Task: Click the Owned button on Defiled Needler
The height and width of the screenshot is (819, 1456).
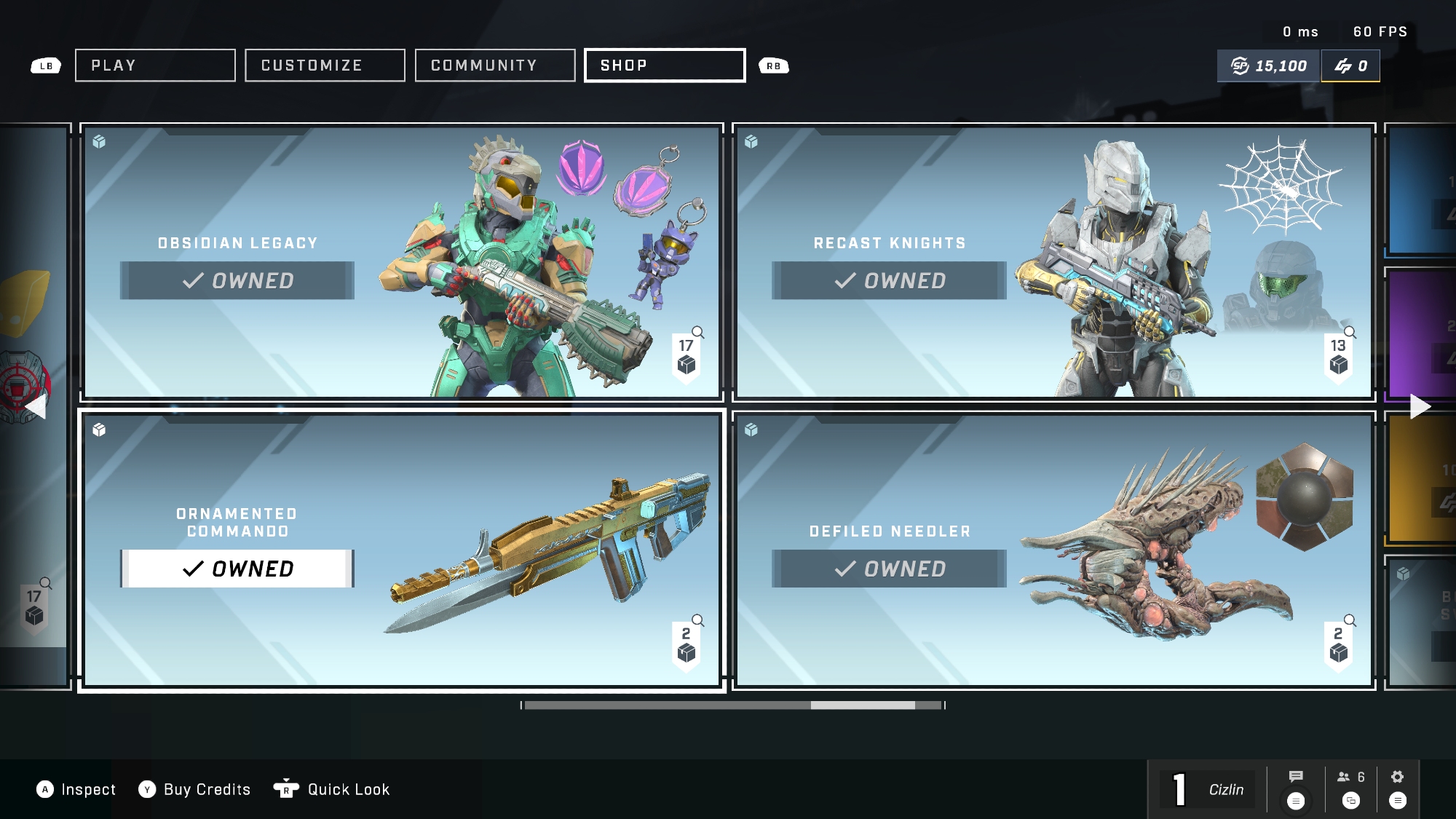Action: (x=889, y=569)
